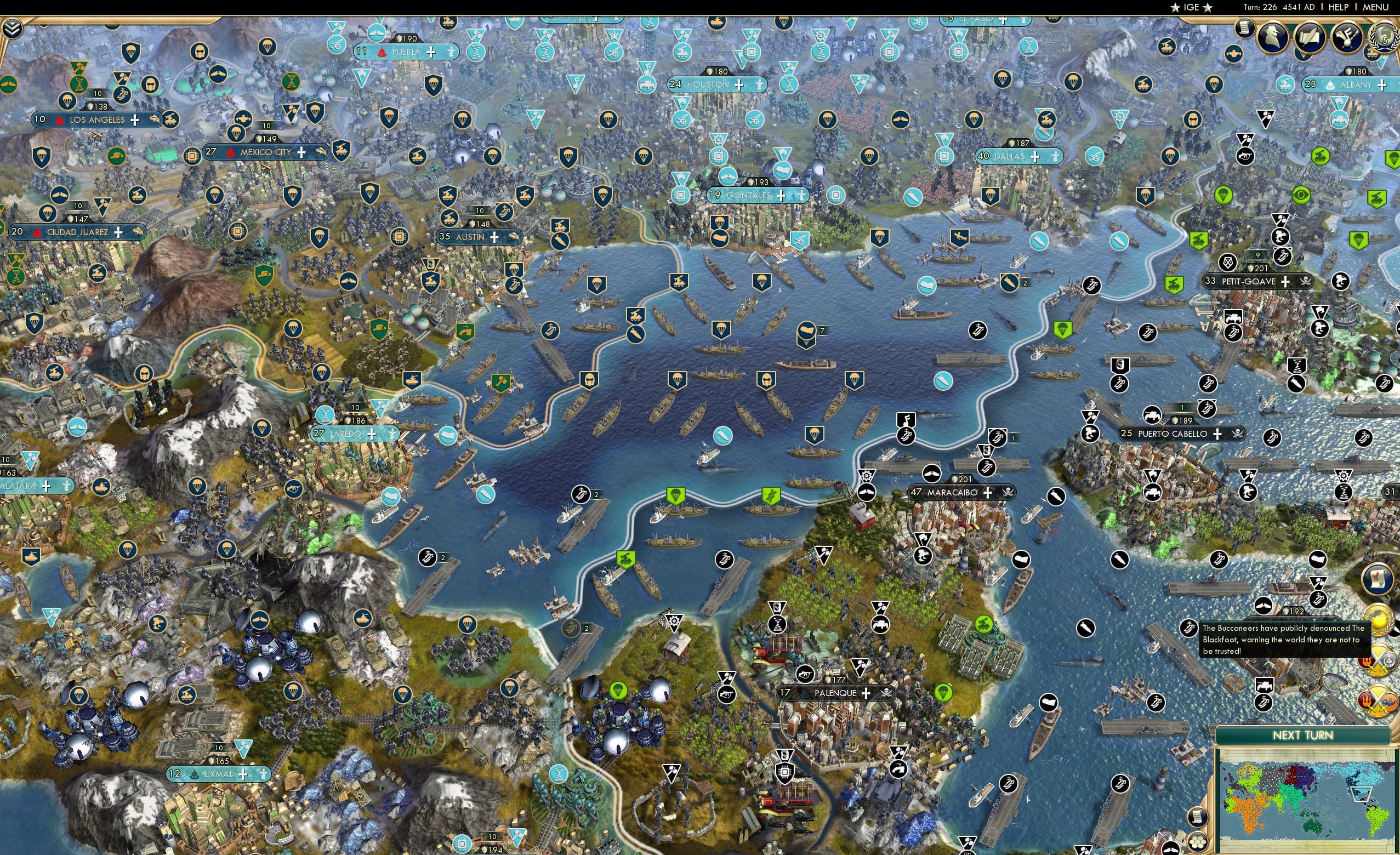The height and width of the screenshot is (855, 1400).
Task: Expand the Dallas city banner plus button
Action: tap(1036, 157)
